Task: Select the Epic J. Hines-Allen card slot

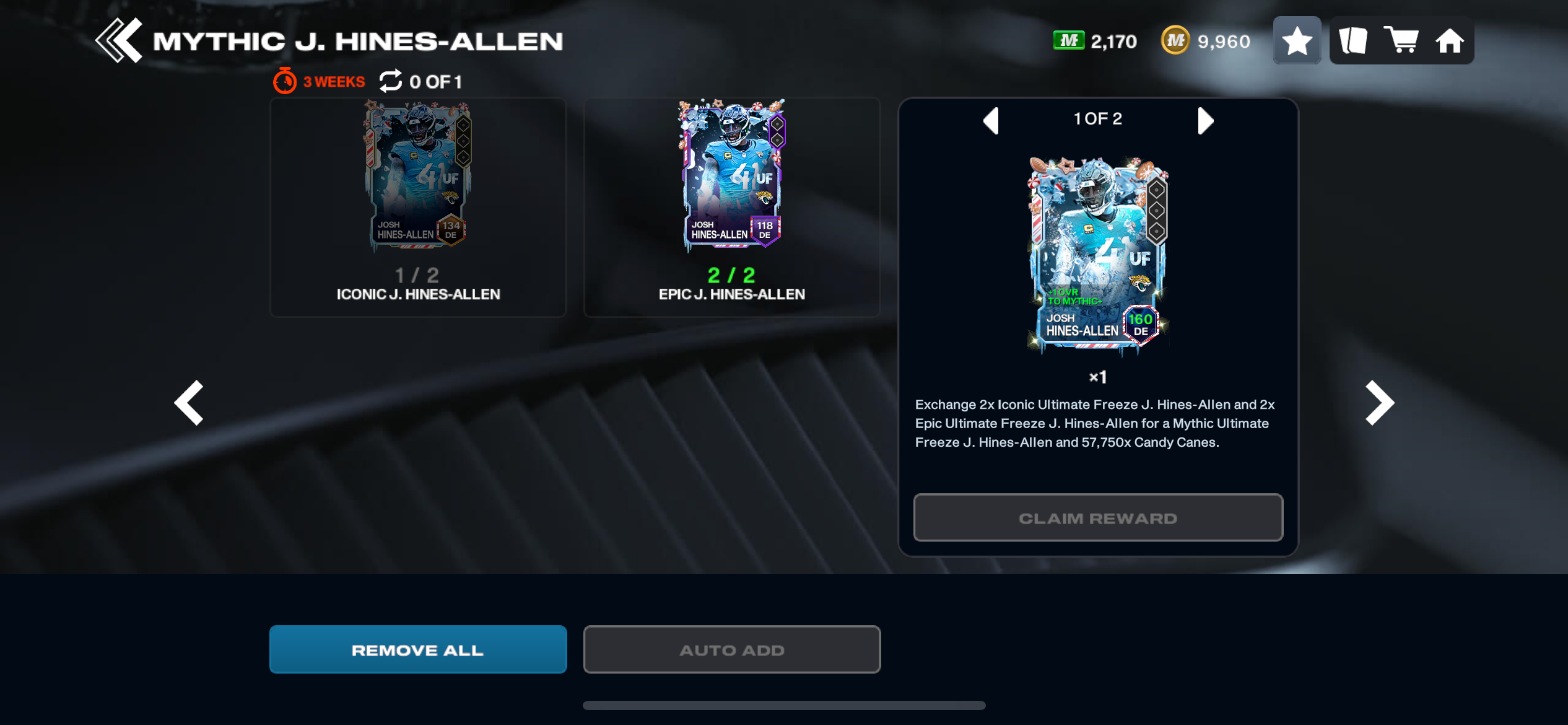Action: 731,207
